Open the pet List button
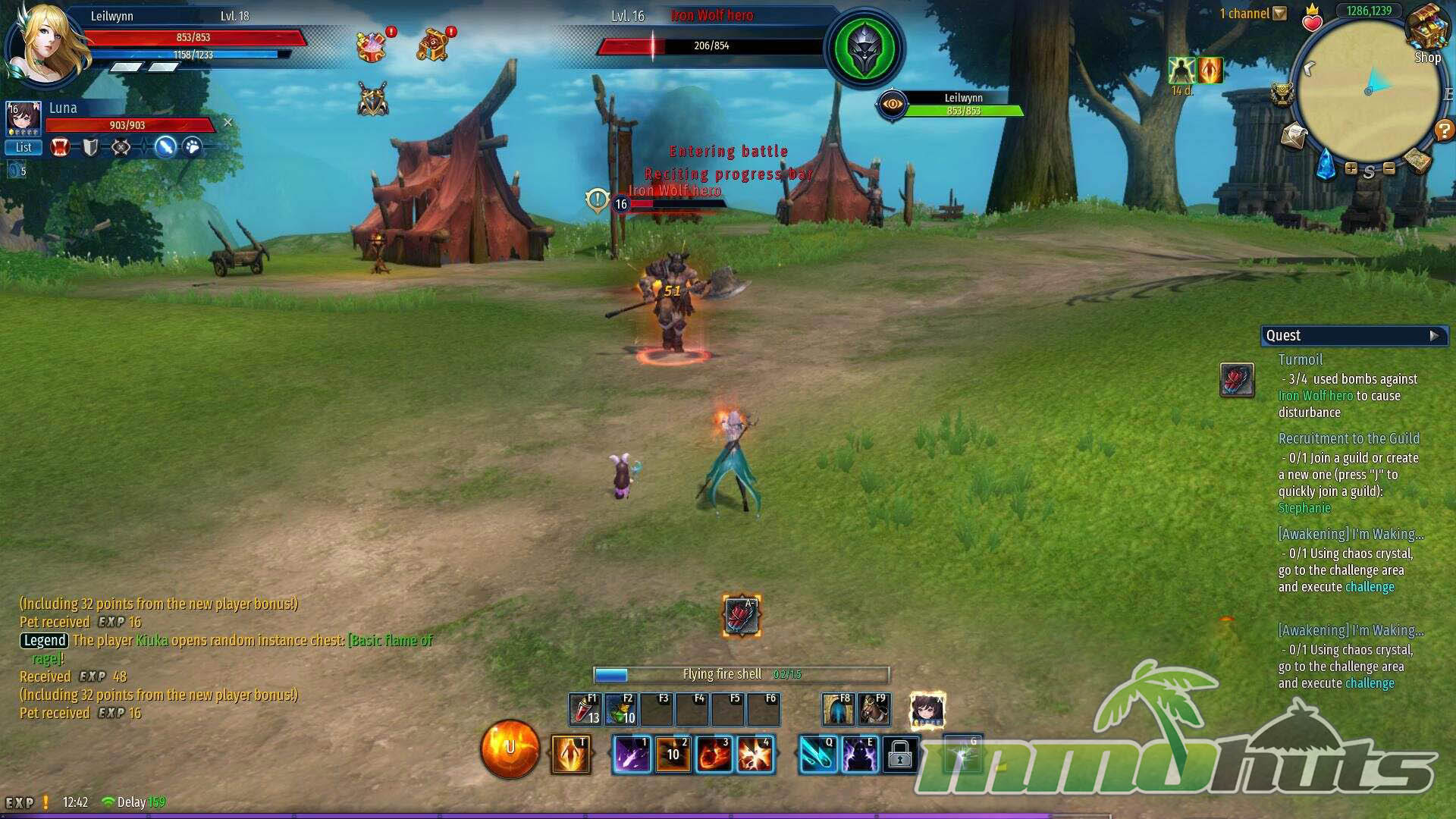This screenshot has height=819, width=1456. tap(24, 147)
